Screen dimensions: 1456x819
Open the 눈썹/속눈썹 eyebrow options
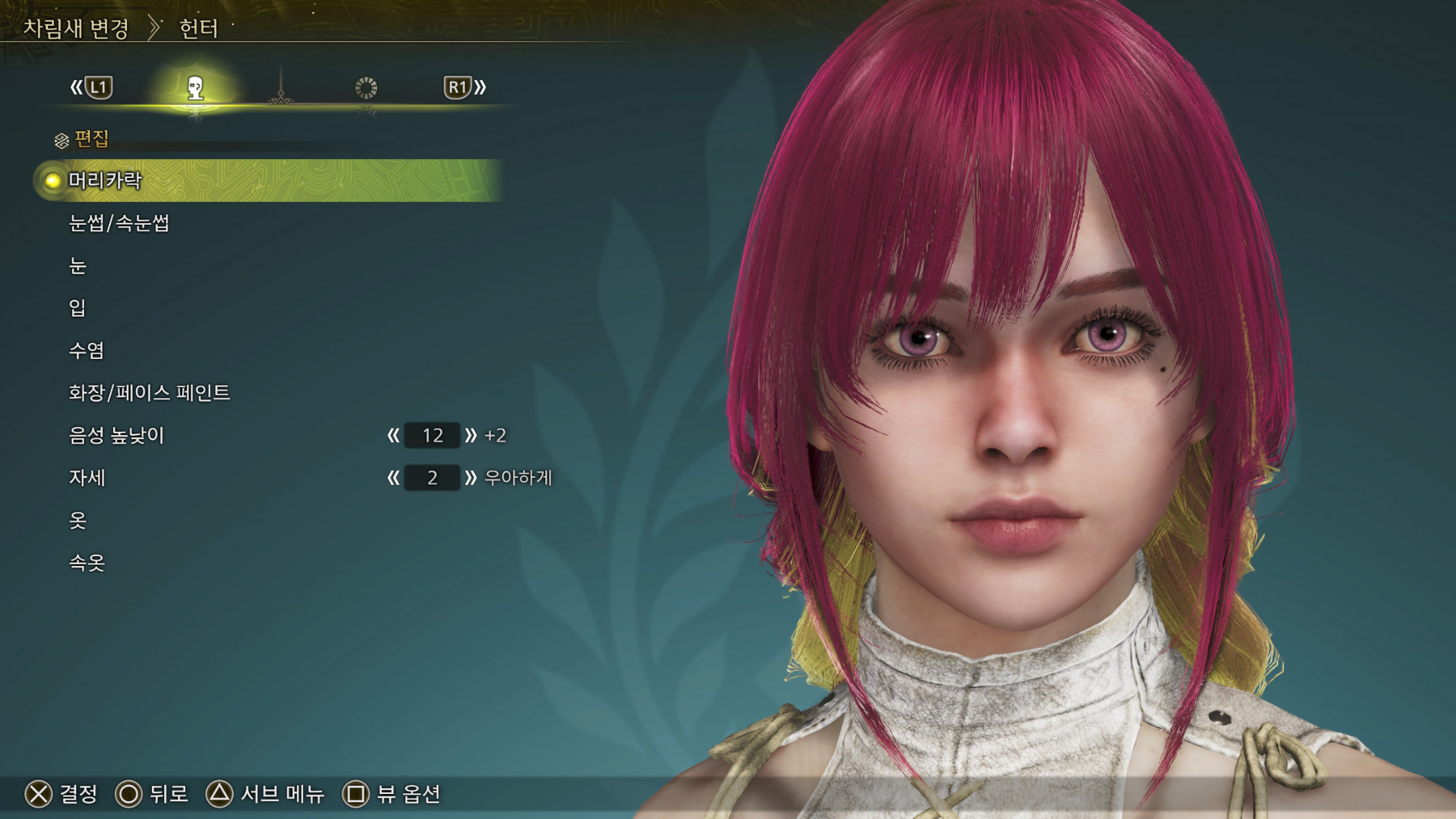[x=119, y=223]
